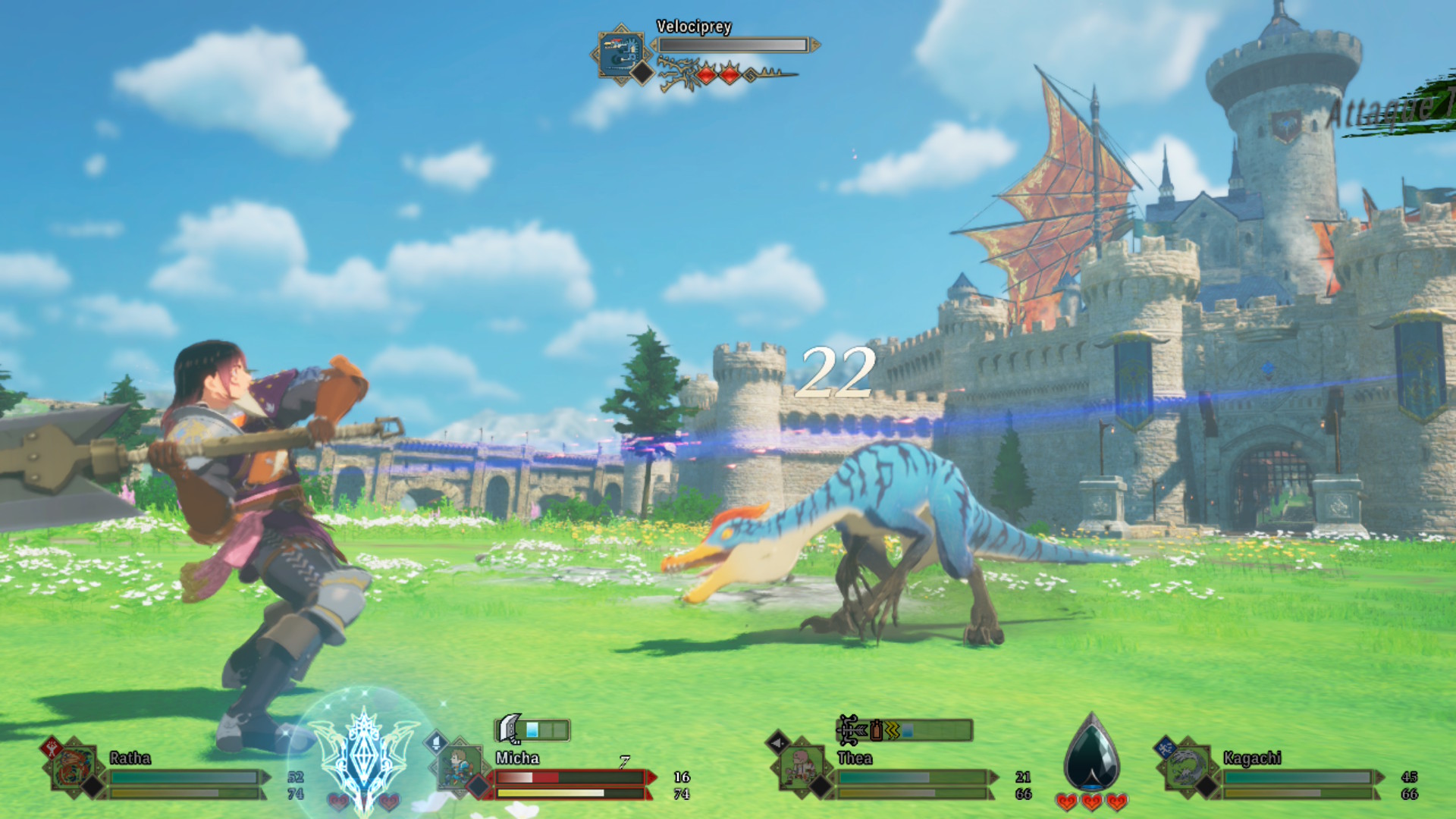Screen dimensions: 1456x819
Task: Select the axe weapon icon above Micha
Action: (511, 729)
